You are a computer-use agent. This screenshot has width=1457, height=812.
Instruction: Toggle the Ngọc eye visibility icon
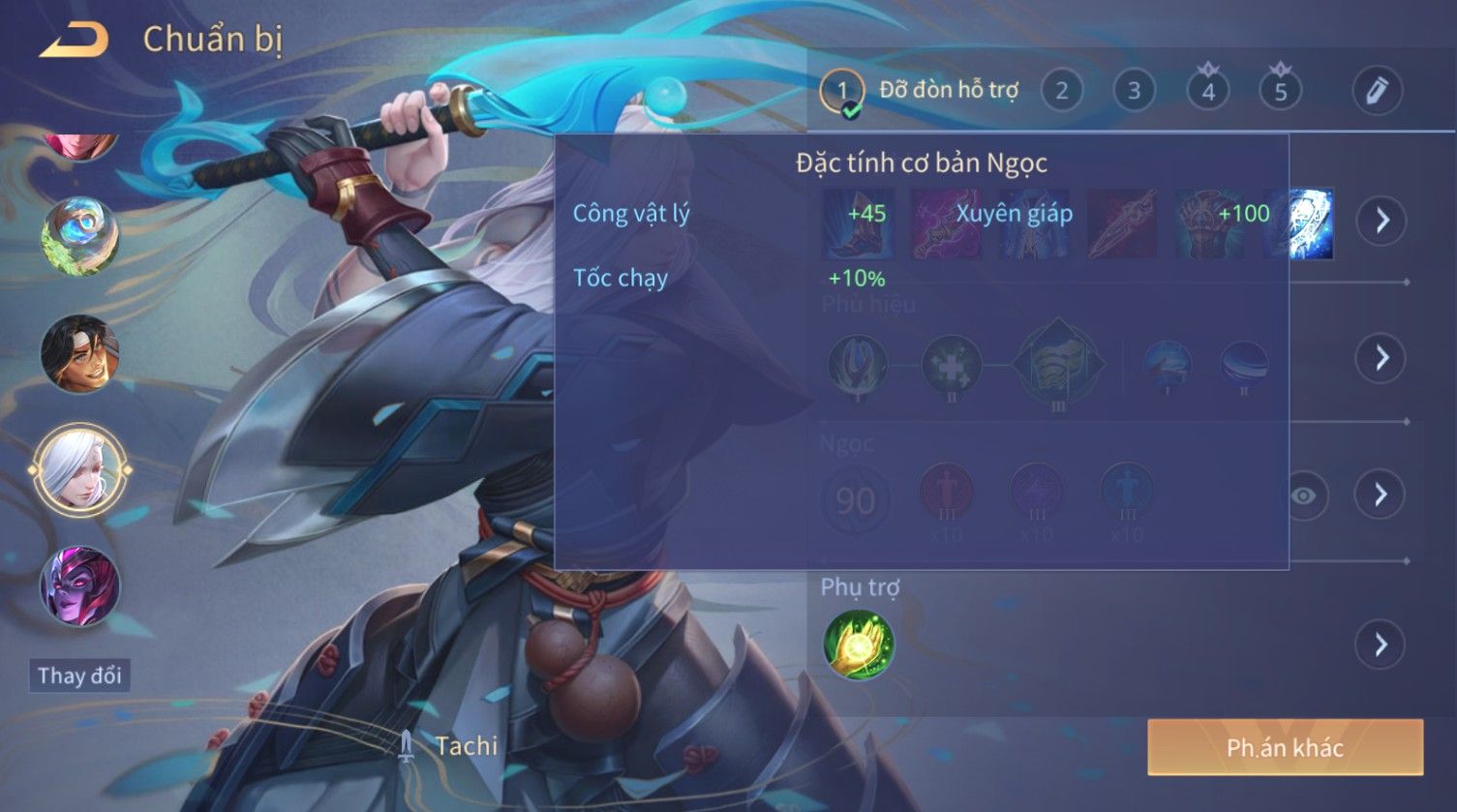click(1304, 496)
